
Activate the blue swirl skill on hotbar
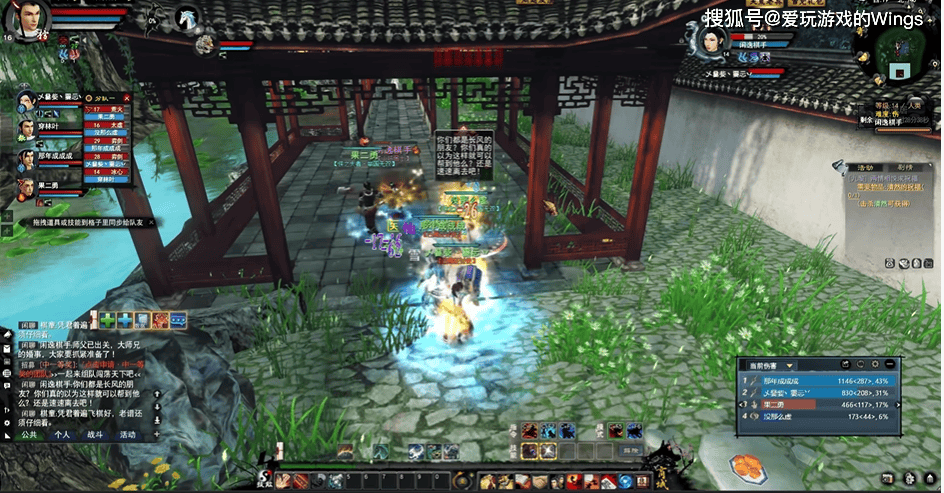549,431
